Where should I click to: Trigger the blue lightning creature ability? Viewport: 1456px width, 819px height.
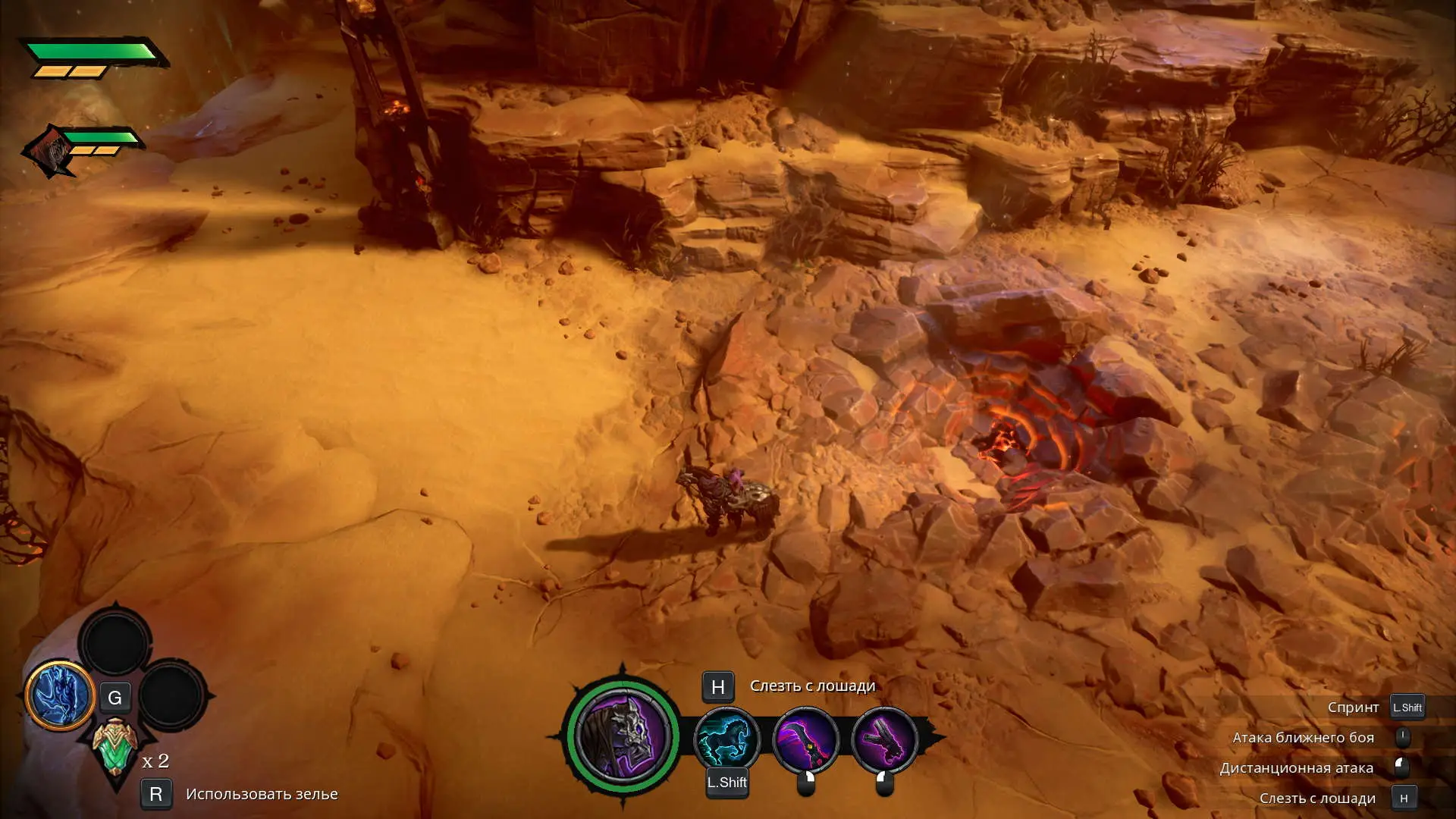59,695
